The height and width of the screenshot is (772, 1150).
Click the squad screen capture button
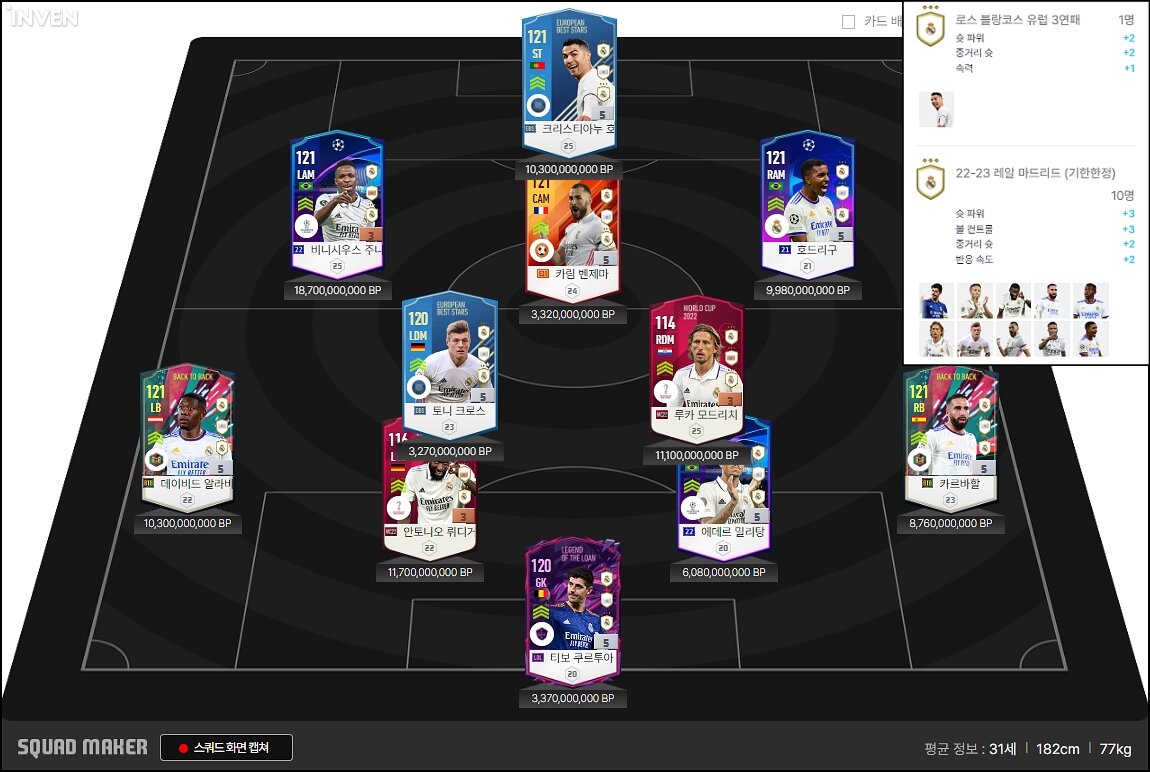pos(226,748)
